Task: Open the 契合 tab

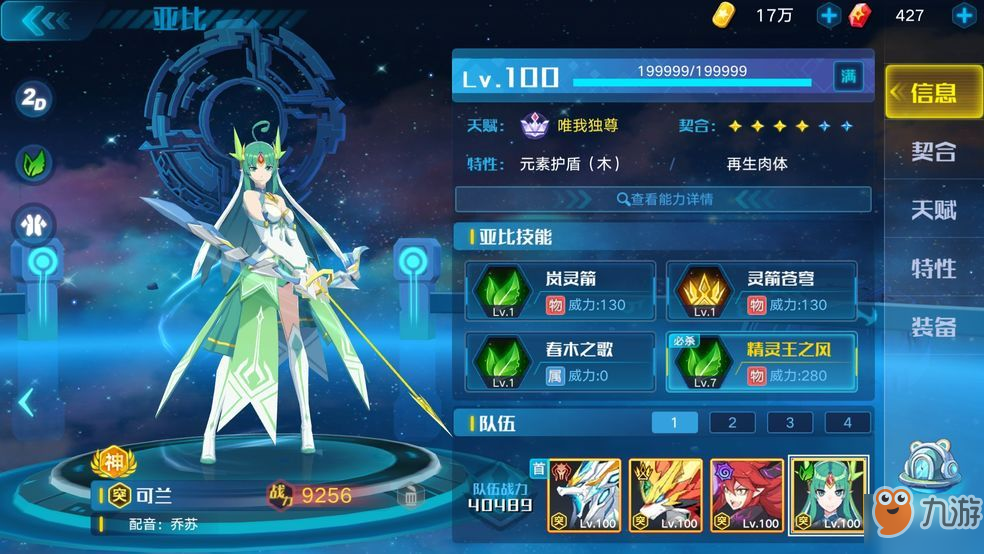Action: (934, 152)
